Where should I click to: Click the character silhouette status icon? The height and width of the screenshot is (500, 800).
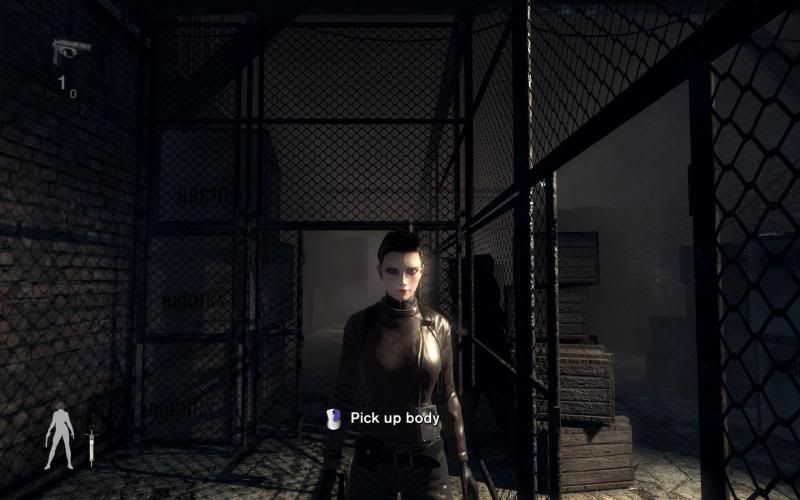[x=59, y=437]
